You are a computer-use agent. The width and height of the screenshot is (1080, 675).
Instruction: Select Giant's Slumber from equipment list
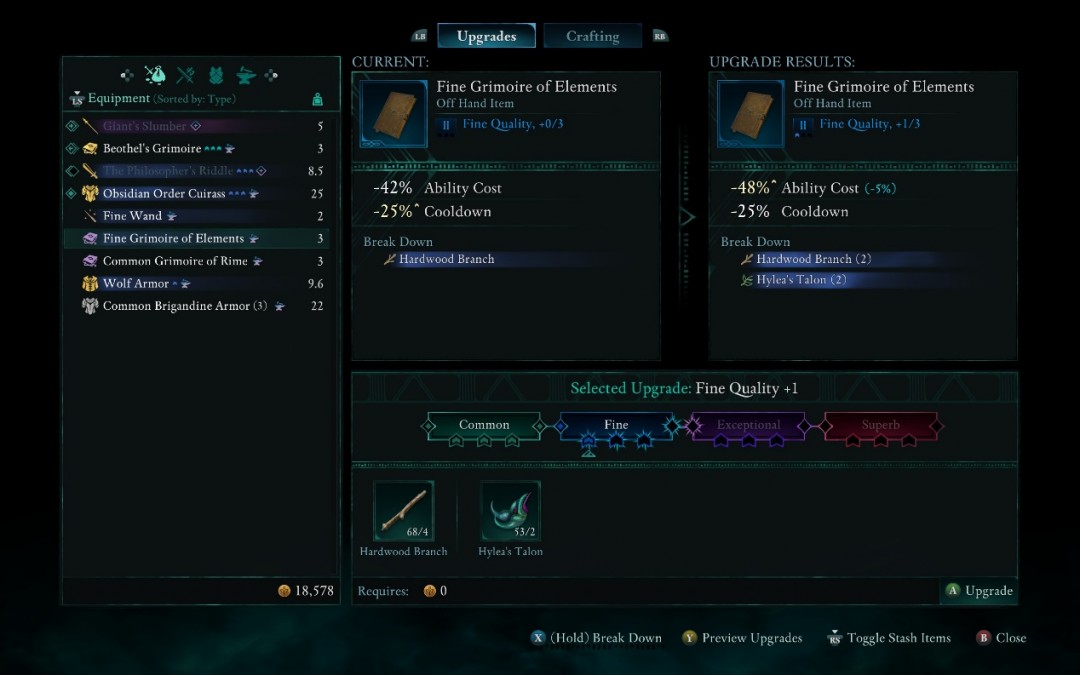(145, 126)
